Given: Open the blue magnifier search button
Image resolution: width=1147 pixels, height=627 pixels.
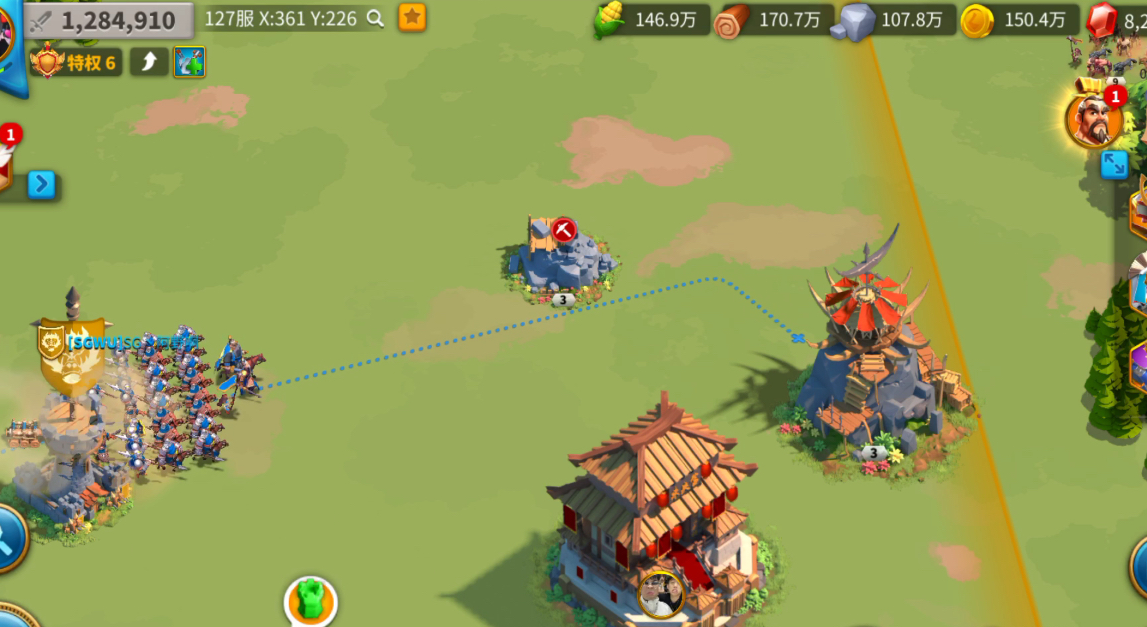Looking at the screenshot, I should pos(8,538).
